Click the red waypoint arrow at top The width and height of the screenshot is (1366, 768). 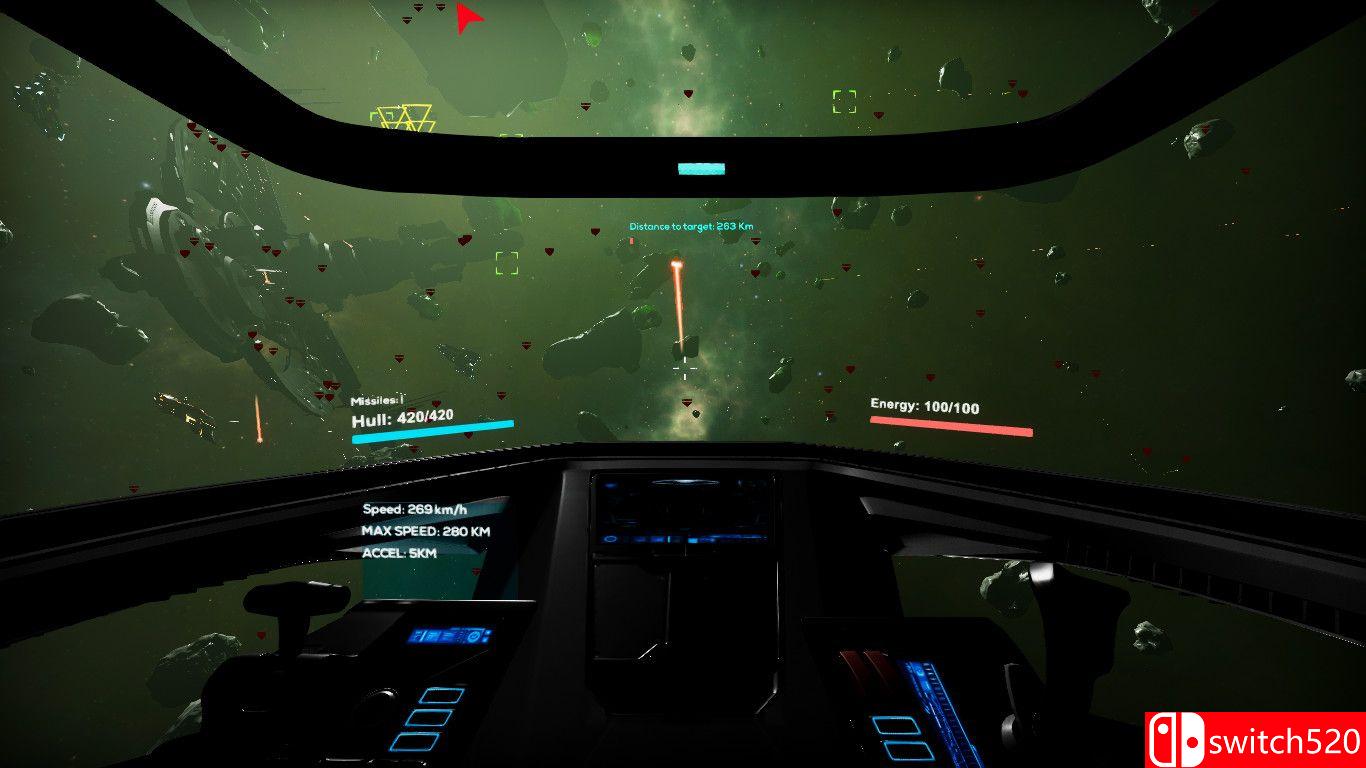[x=466, y=18]
